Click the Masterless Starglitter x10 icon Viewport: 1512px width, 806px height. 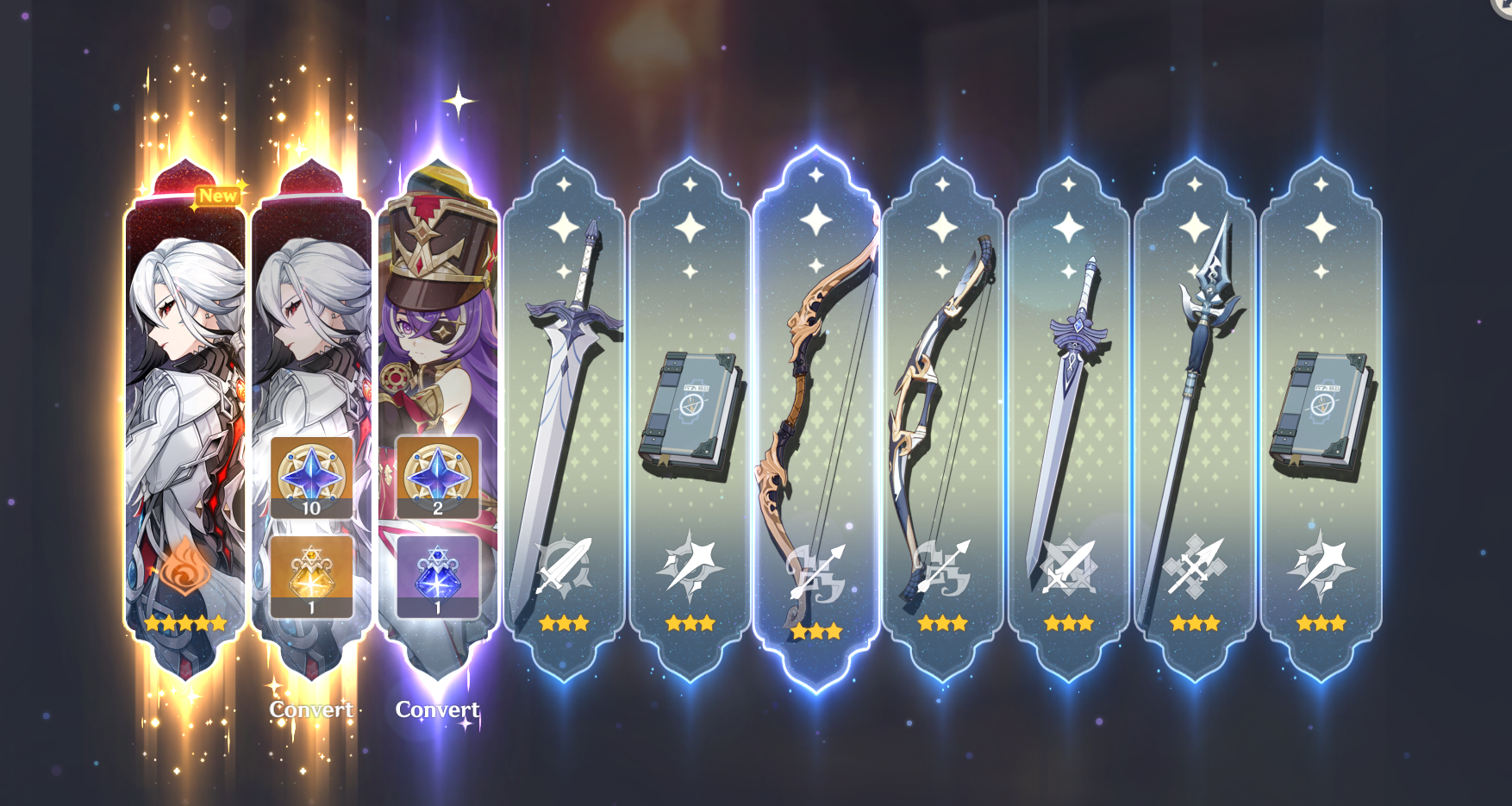tap(313, 477)
